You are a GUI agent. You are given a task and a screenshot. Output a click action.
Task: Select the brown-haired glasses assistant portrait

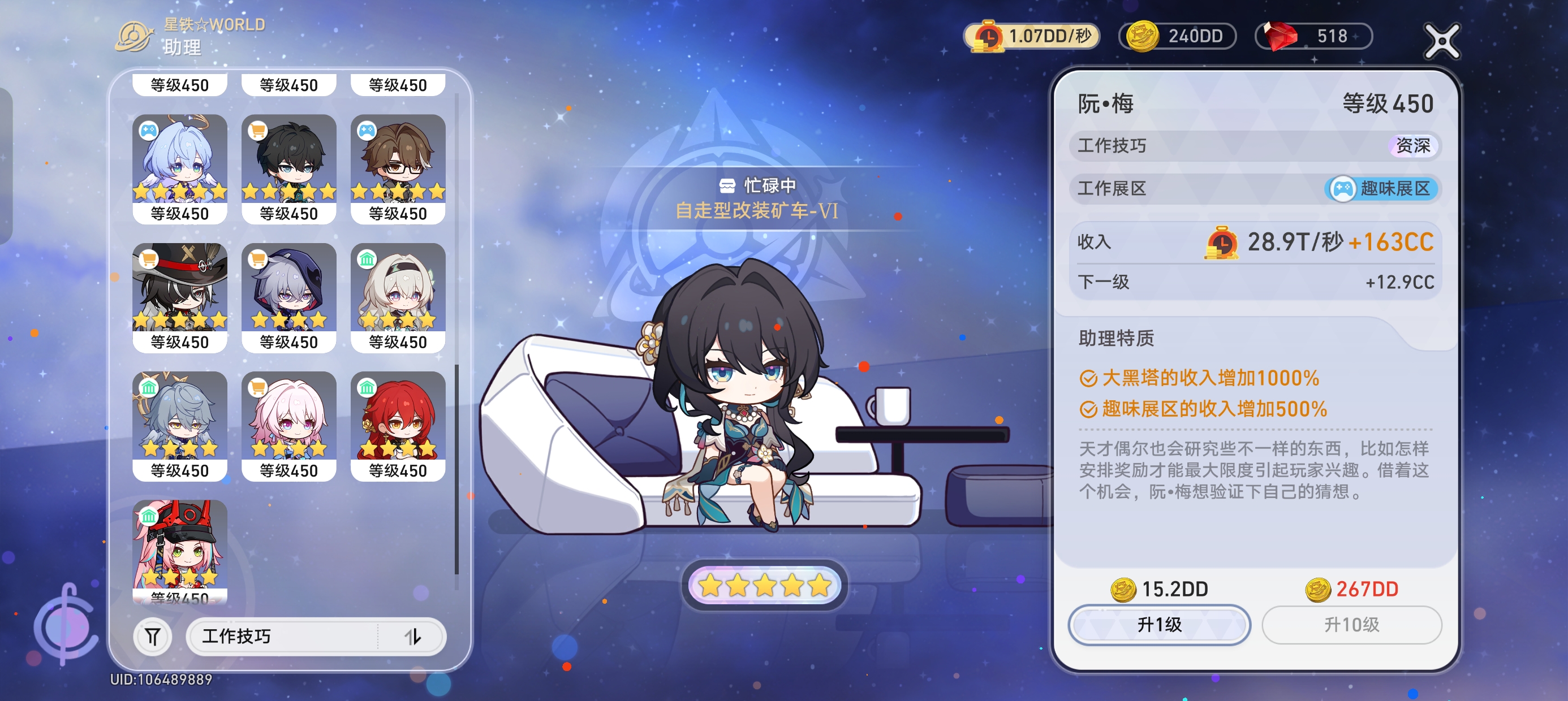pos(398,158)
